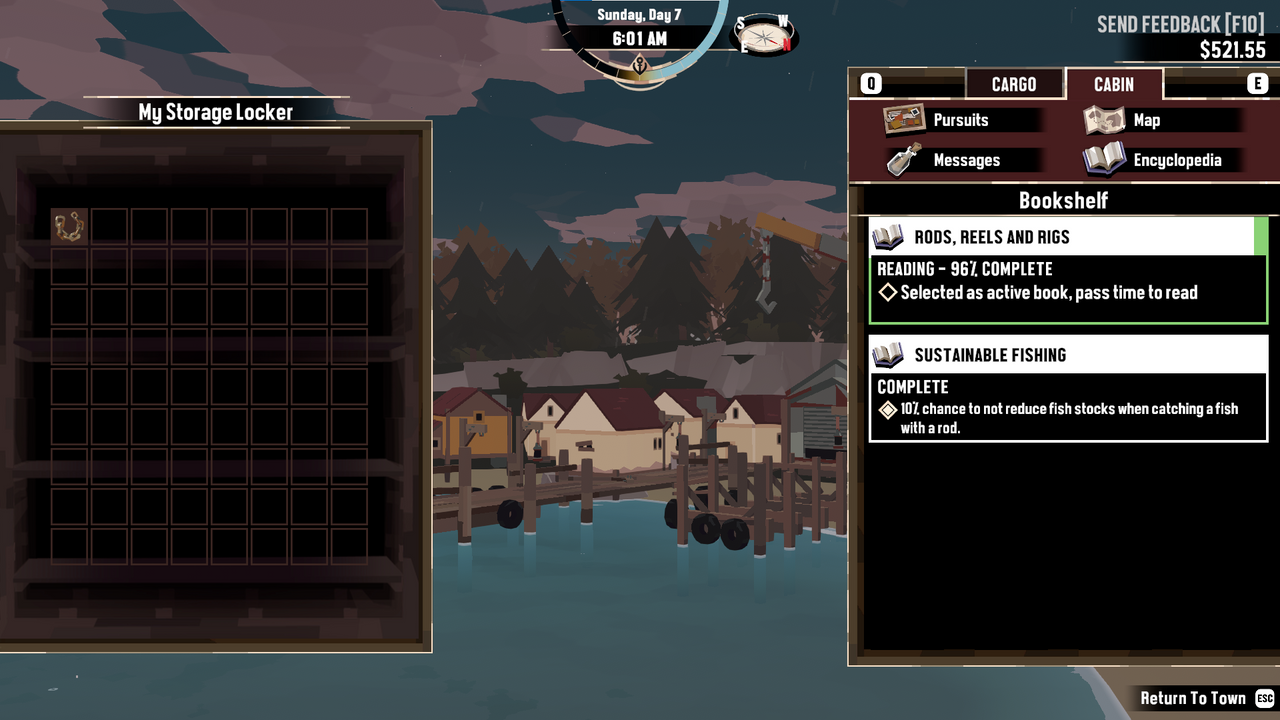Click the book icon beside Rods, Reels and Rigs
This screenshot has width=1280, height=720.
pyautogui.click(x=889, y=236)
